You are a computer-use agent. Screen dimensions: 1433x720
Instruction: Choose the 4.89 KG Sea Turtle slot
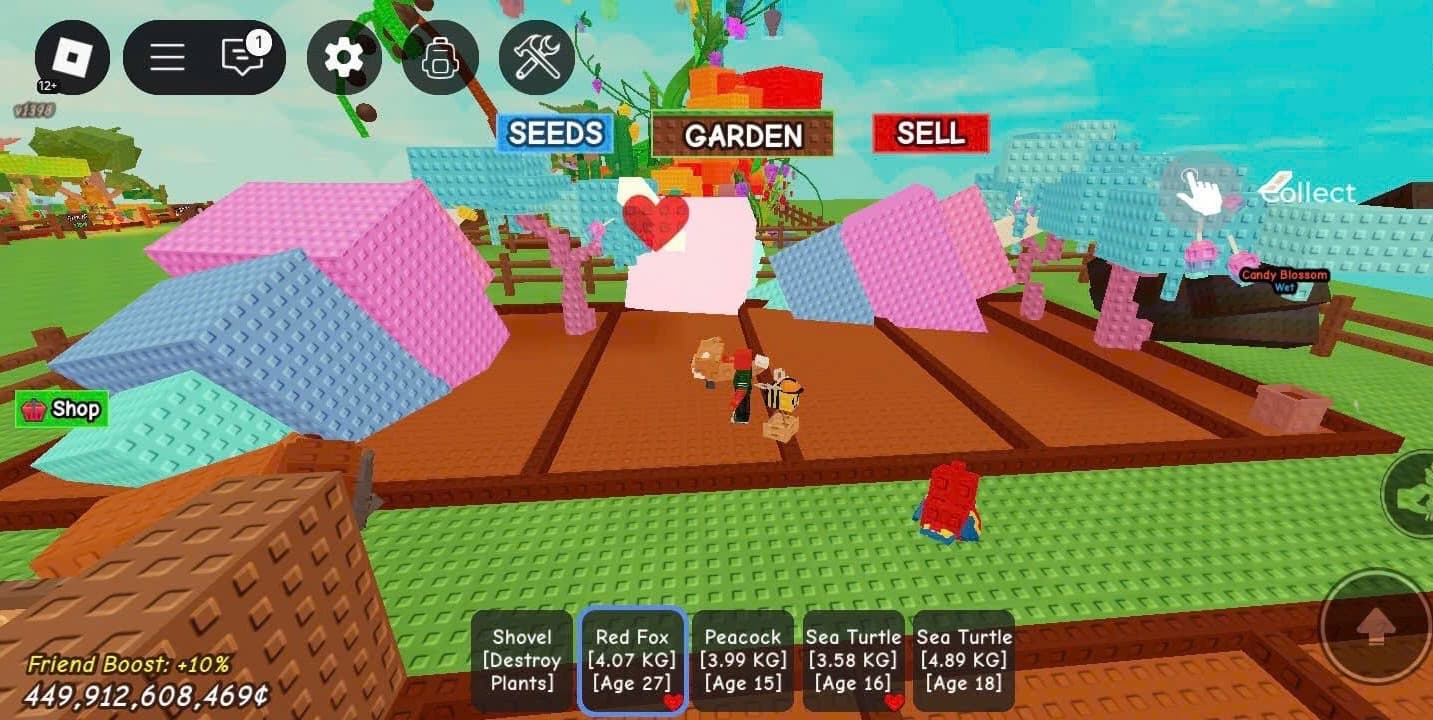(964, 660)
